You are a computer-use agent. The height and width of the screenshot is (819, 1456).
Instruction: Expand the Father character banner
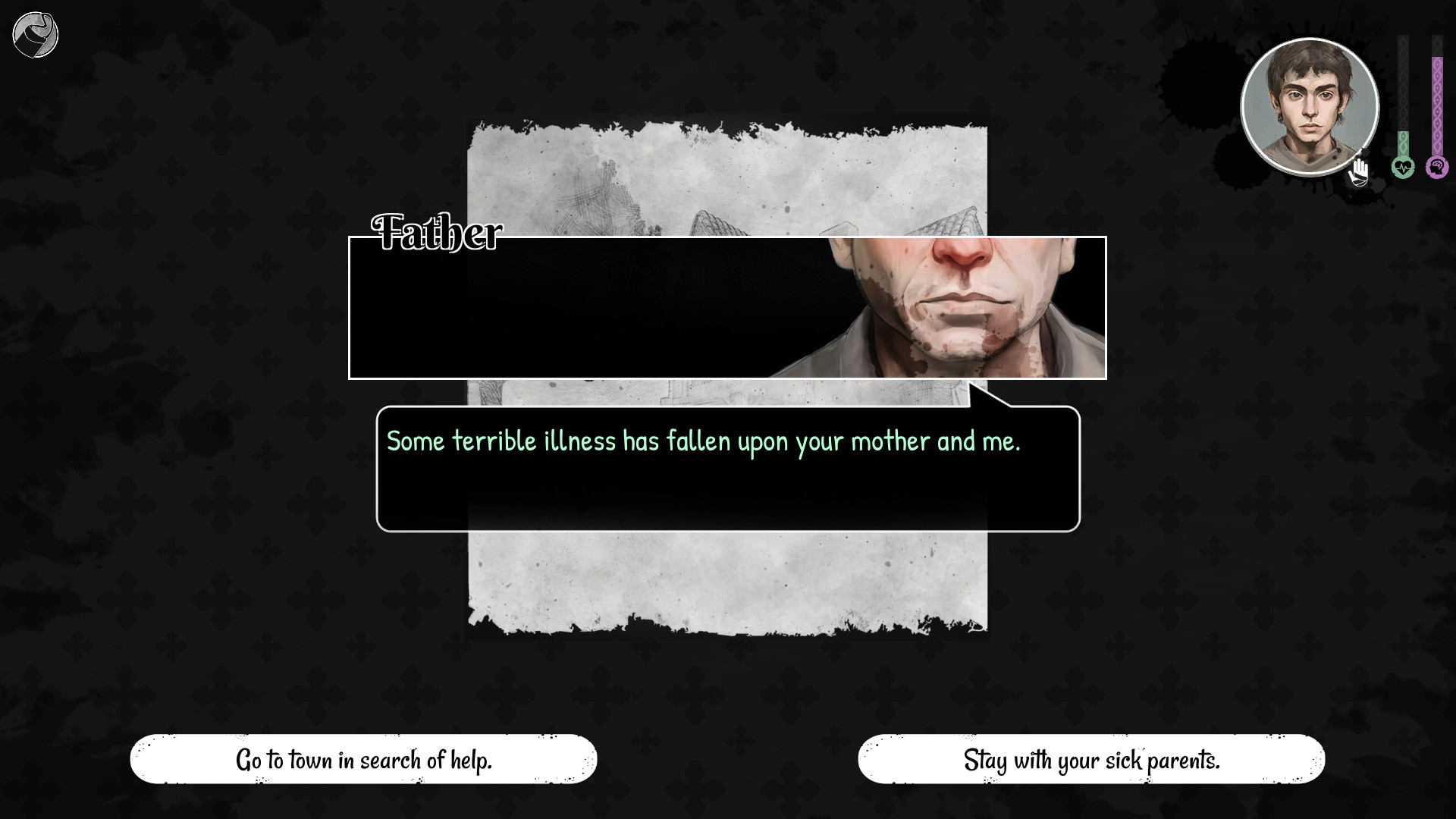click(726, 307)
